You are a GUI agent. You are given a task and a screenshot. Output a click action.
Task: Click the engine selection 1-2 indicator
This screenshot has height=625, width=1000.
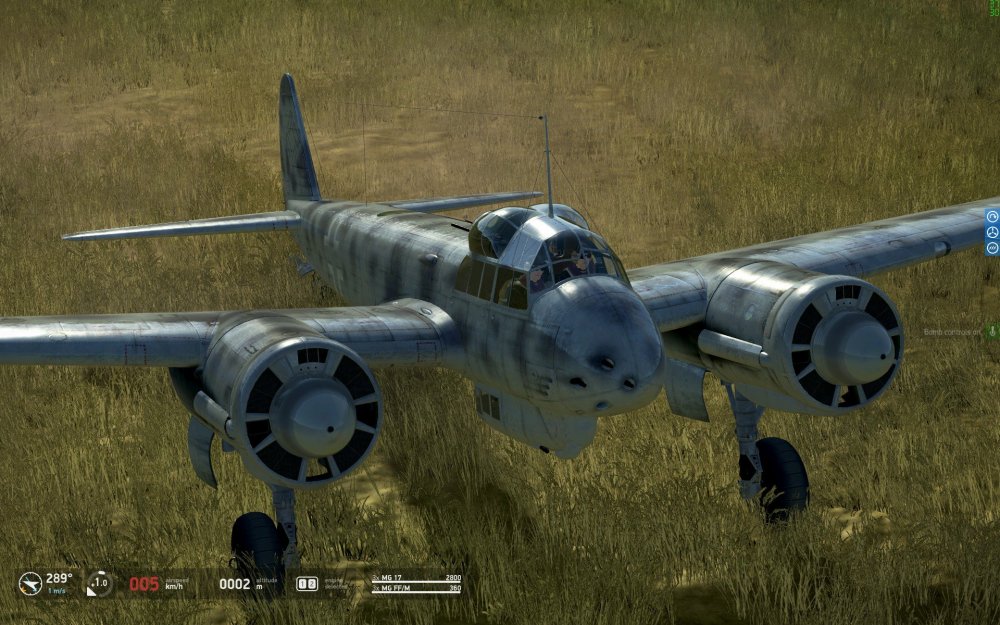click(x=307, y=583)
